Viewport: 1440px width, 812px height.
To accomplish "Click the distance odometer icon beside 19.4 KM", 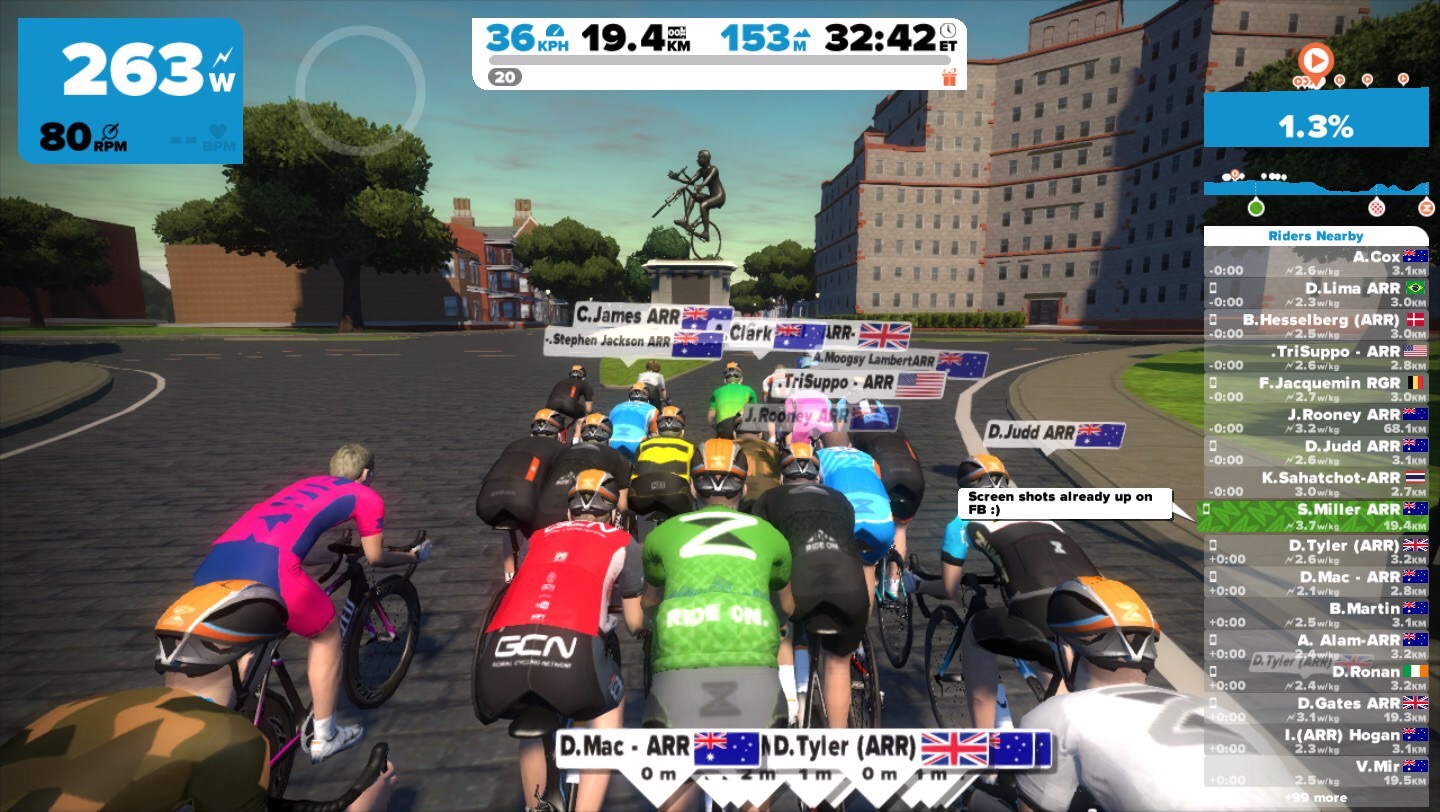I will 676,33.
